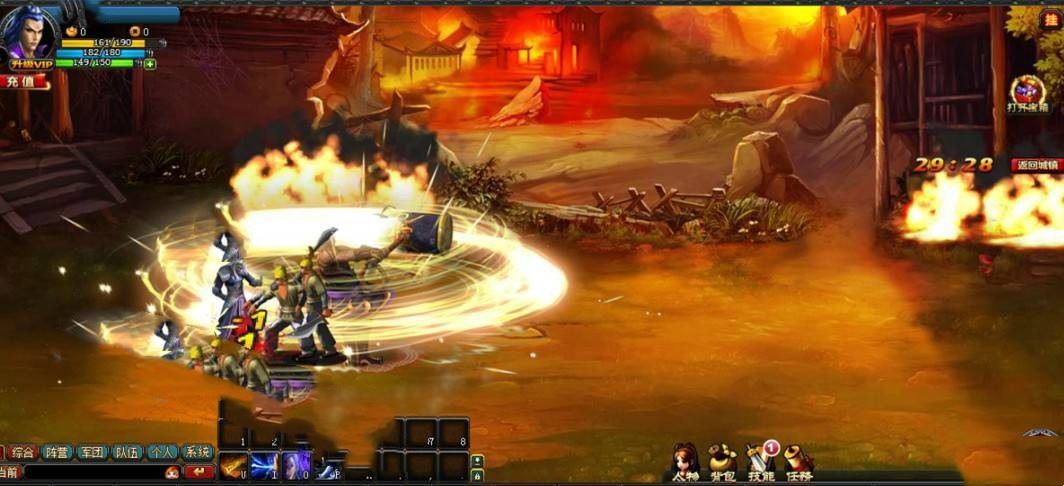Click the green plus button beside the stamina bar
The height and width of the screenshot is (486, 1064).
(150, 64)
